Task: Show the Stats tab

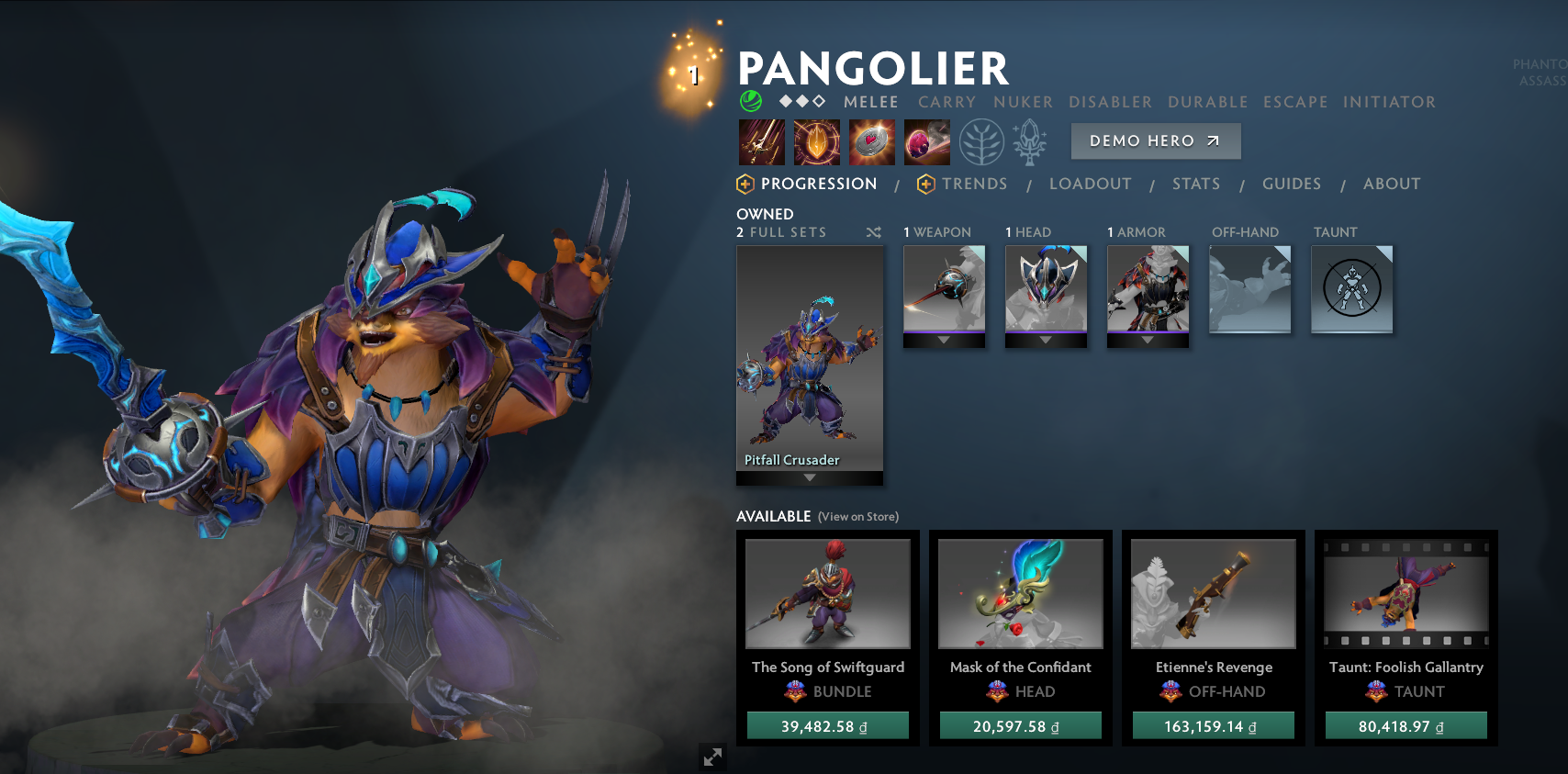Action: pos(1195,184)
